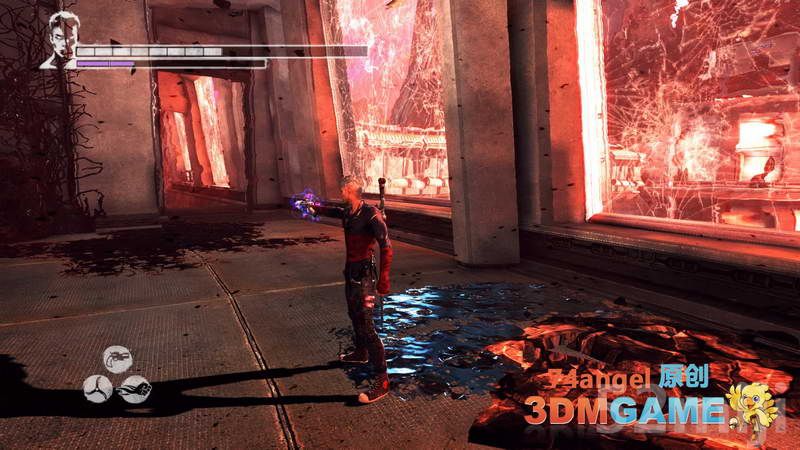Choose the three-bladed shuriken weapon icon
Image resolution: width=800 pixels, height=450 pixels.
99,388
